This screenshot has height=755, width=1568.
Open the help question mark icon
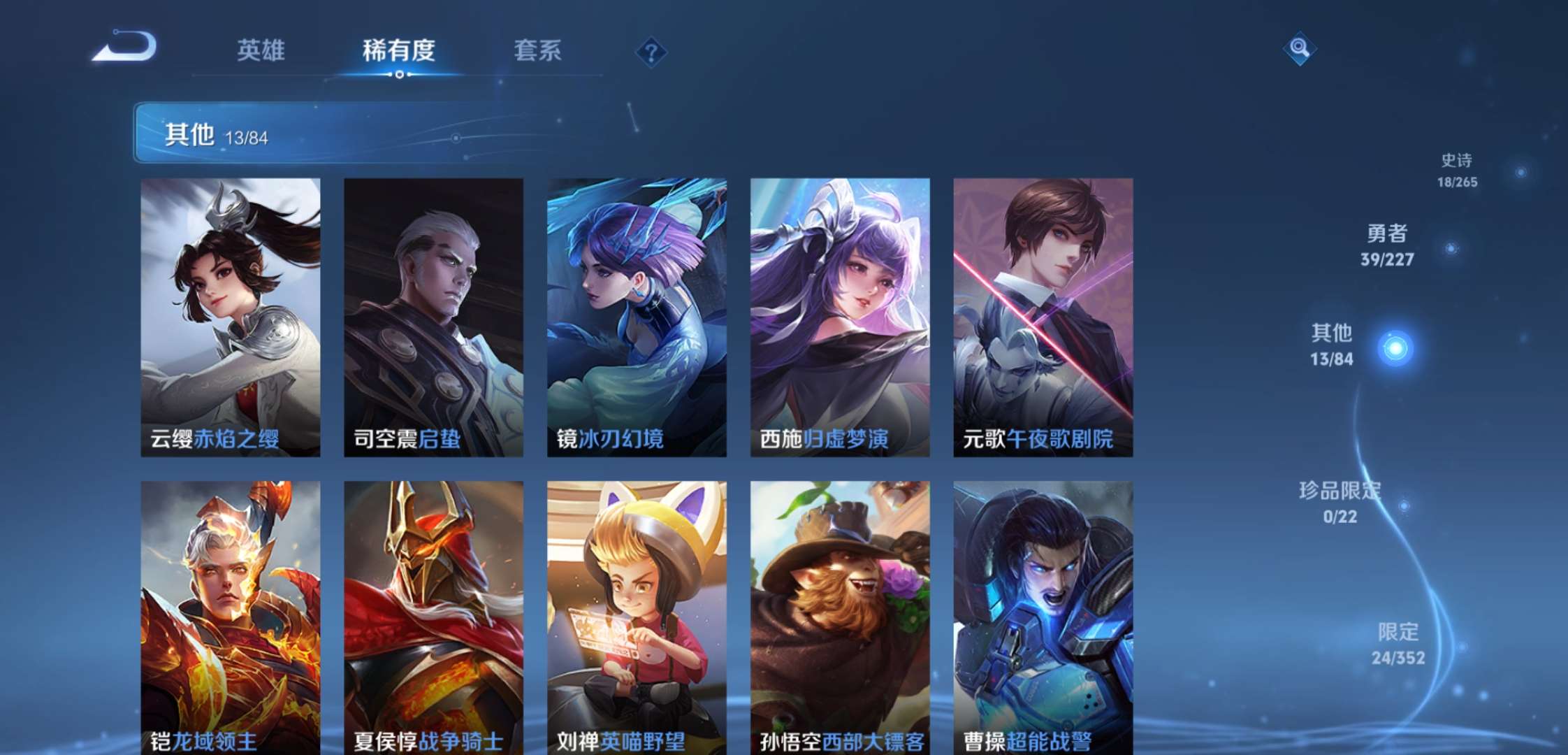click(x=651, y=52)
